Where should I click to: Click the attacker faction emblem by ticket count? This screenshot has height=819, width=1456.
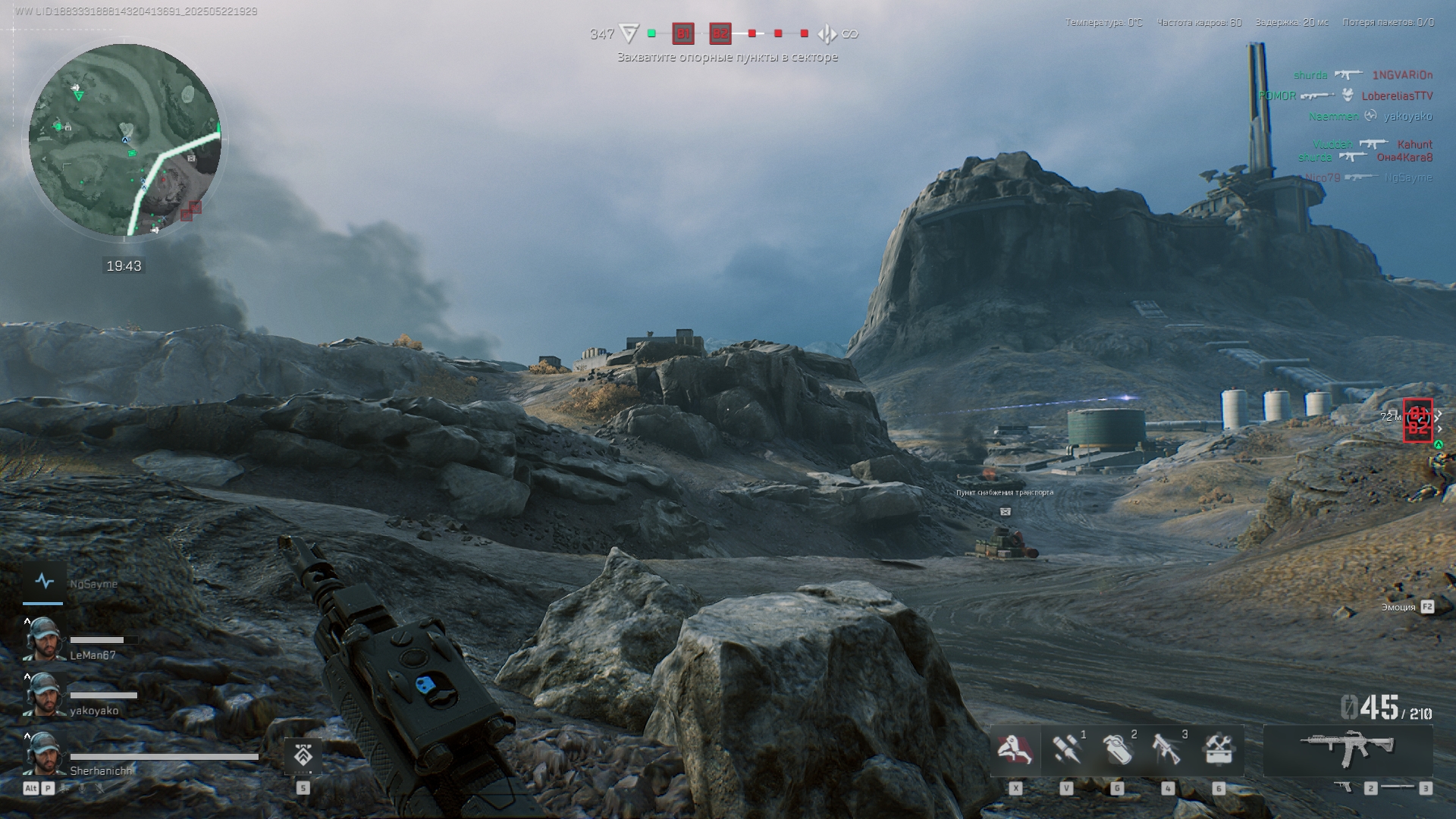pyautogui.click(x=629, y=33)
